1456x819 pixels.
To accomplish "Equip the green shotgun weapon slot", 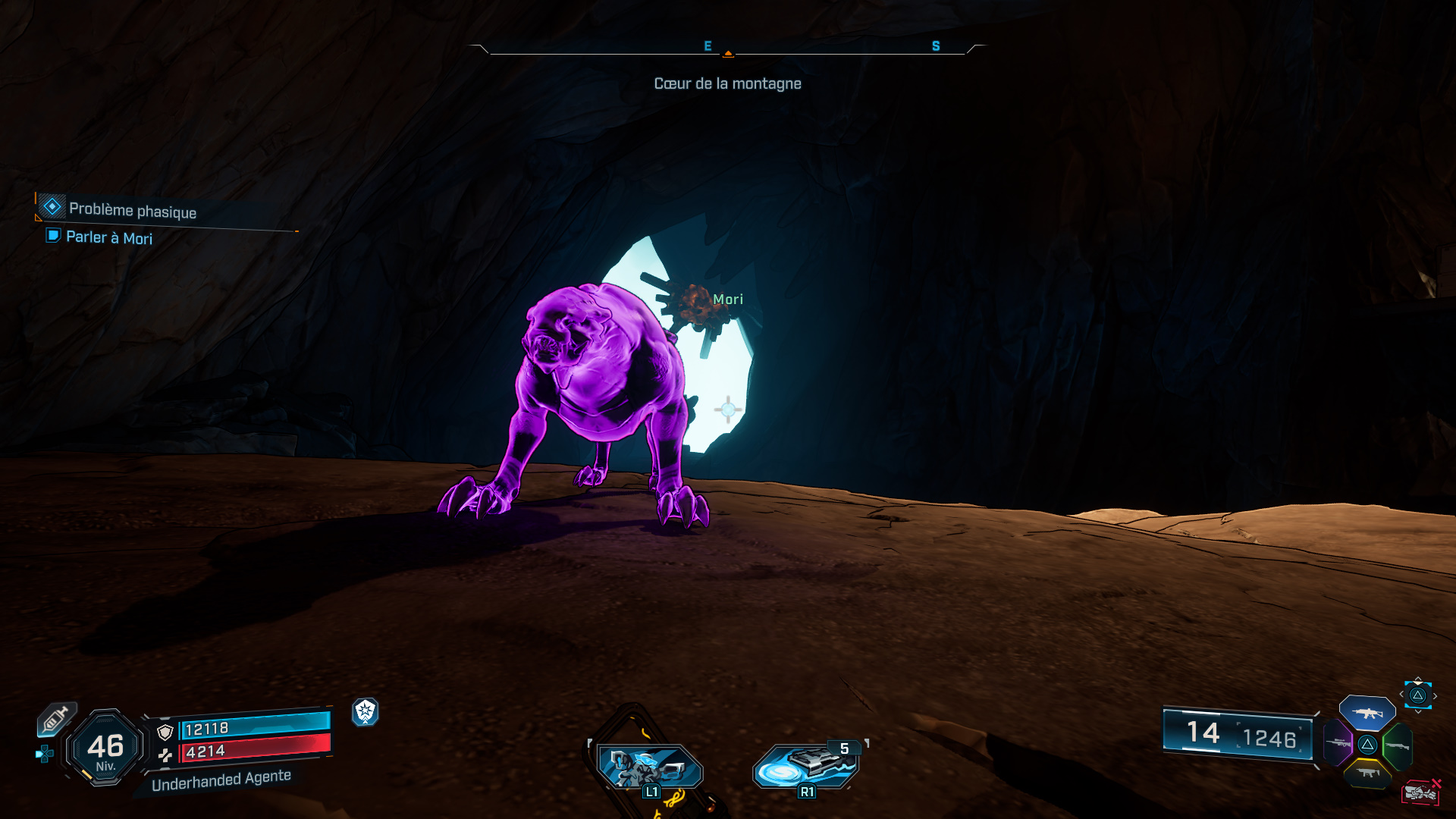I will pyautogui.click(x=1397, y=746).
